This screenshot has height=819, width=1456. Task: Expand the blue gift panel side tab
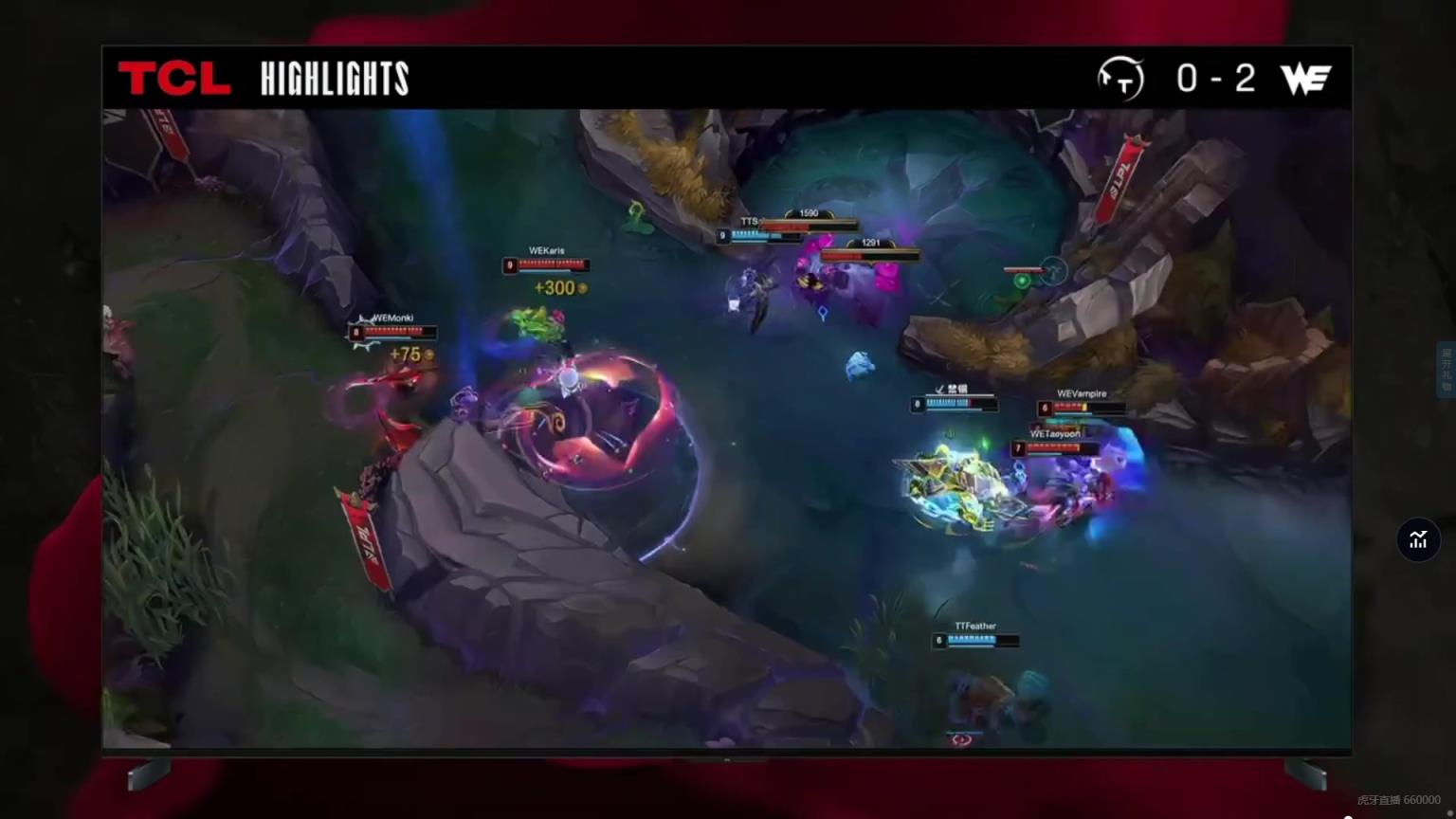click(x=1447, y=370)
